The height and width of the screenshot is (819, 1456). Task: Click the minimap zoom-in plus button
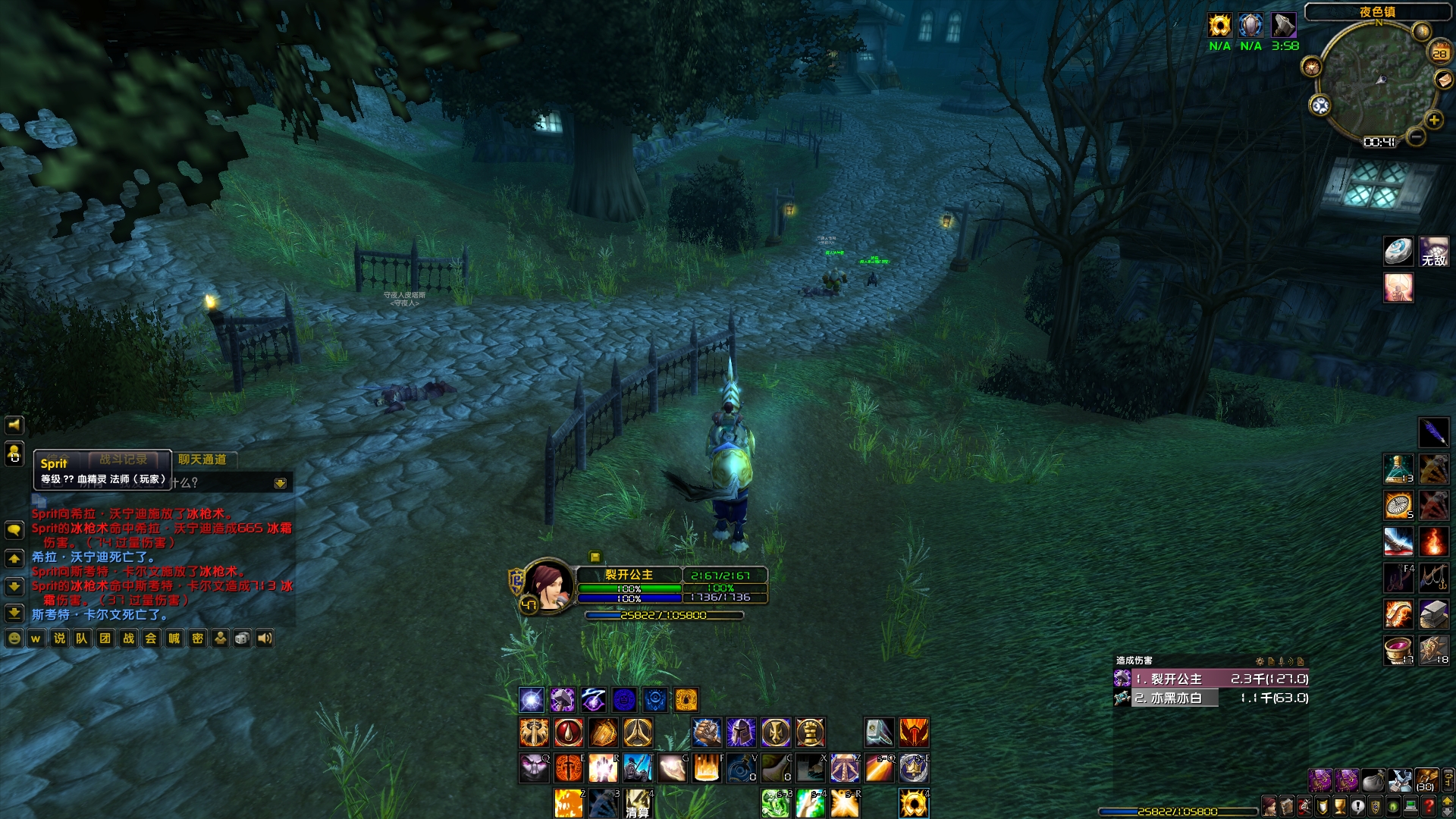[1433, 120]
